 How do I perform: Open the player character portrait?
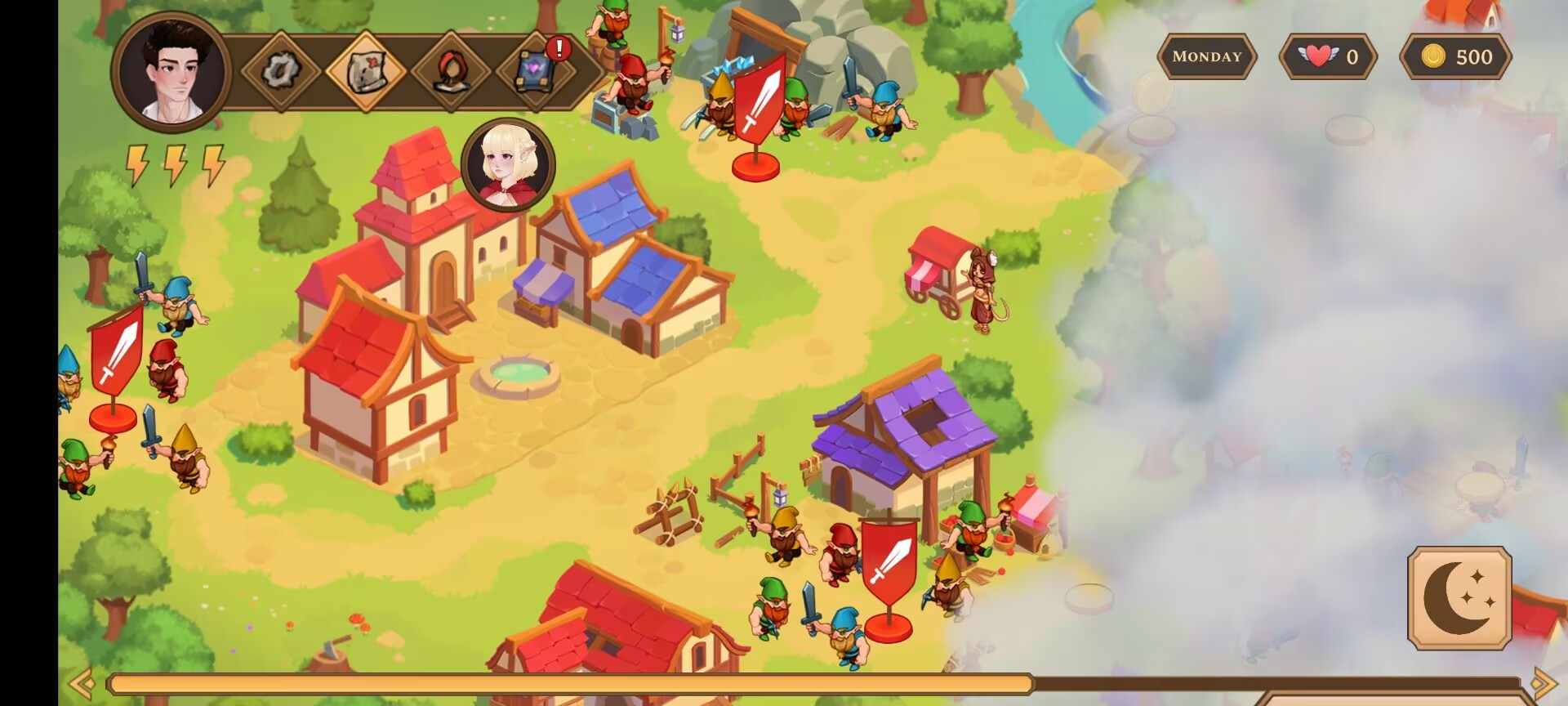(x=171, y=71)
